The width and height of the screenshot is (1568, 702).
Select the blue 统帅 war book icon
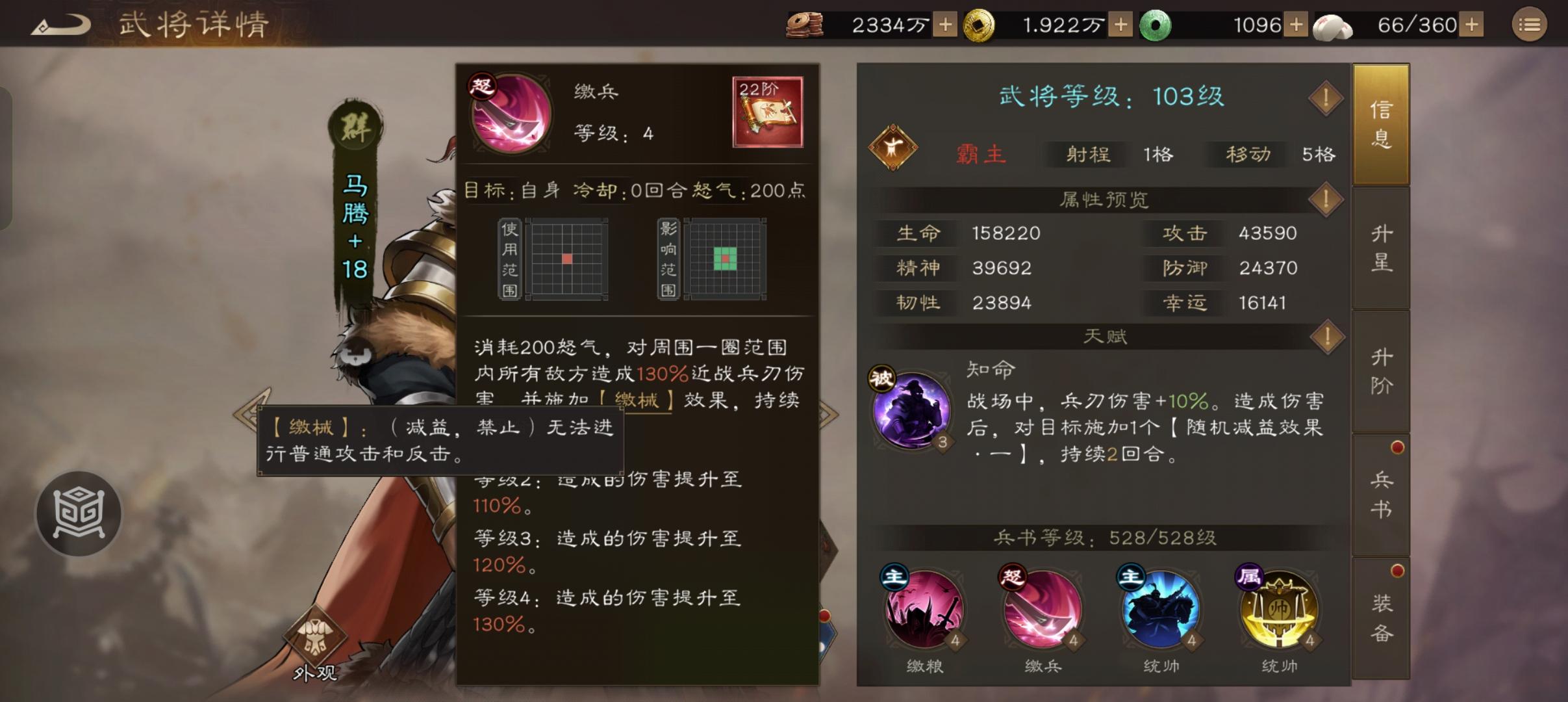coord(1162,612)
